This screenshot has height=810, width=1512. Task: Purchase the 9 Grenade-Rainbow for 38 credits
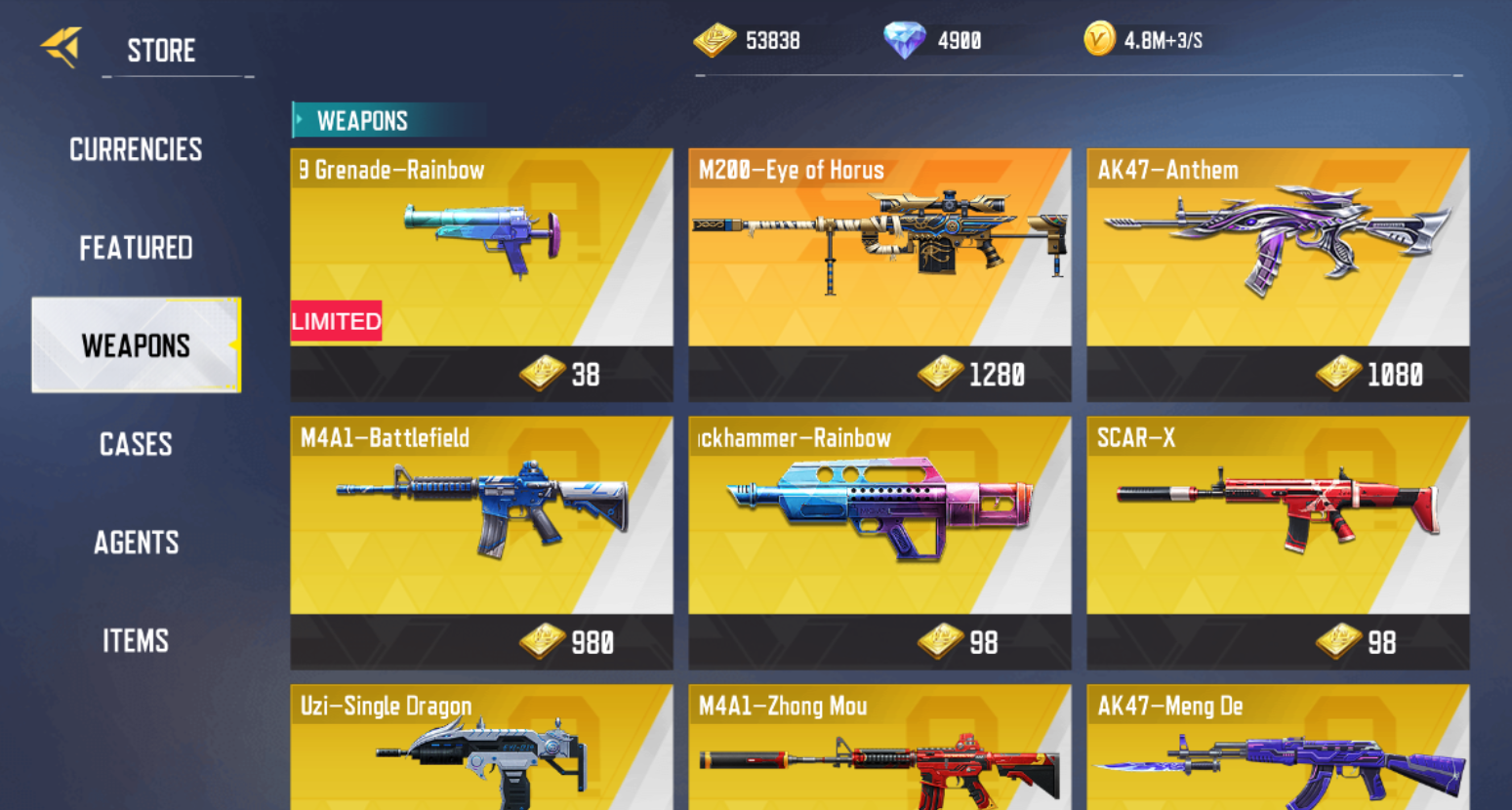pyautogui.click(x=481, y=375)
